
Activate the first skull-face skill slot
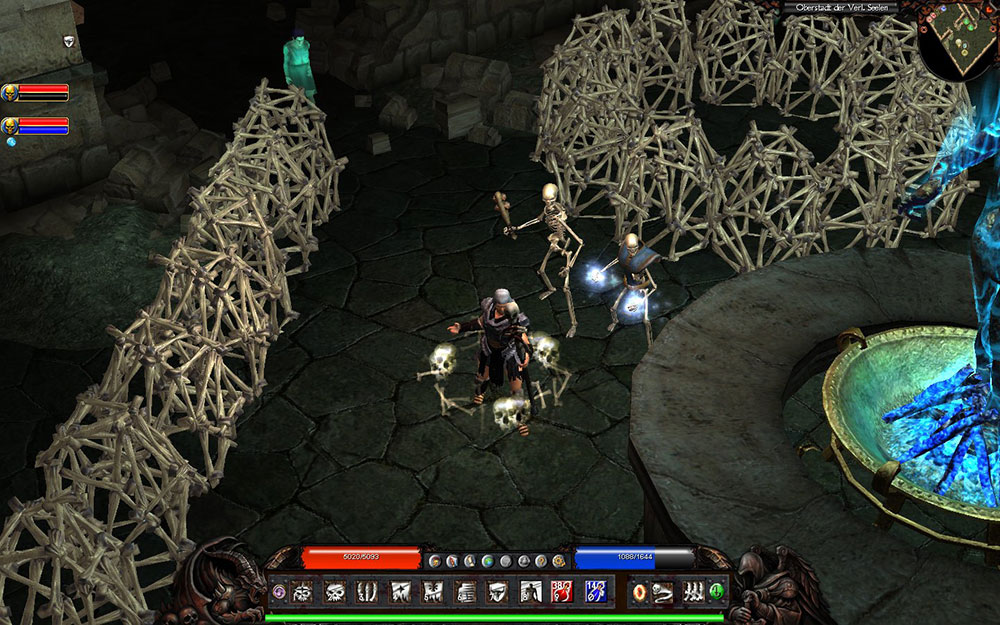[x=302, y=592]
